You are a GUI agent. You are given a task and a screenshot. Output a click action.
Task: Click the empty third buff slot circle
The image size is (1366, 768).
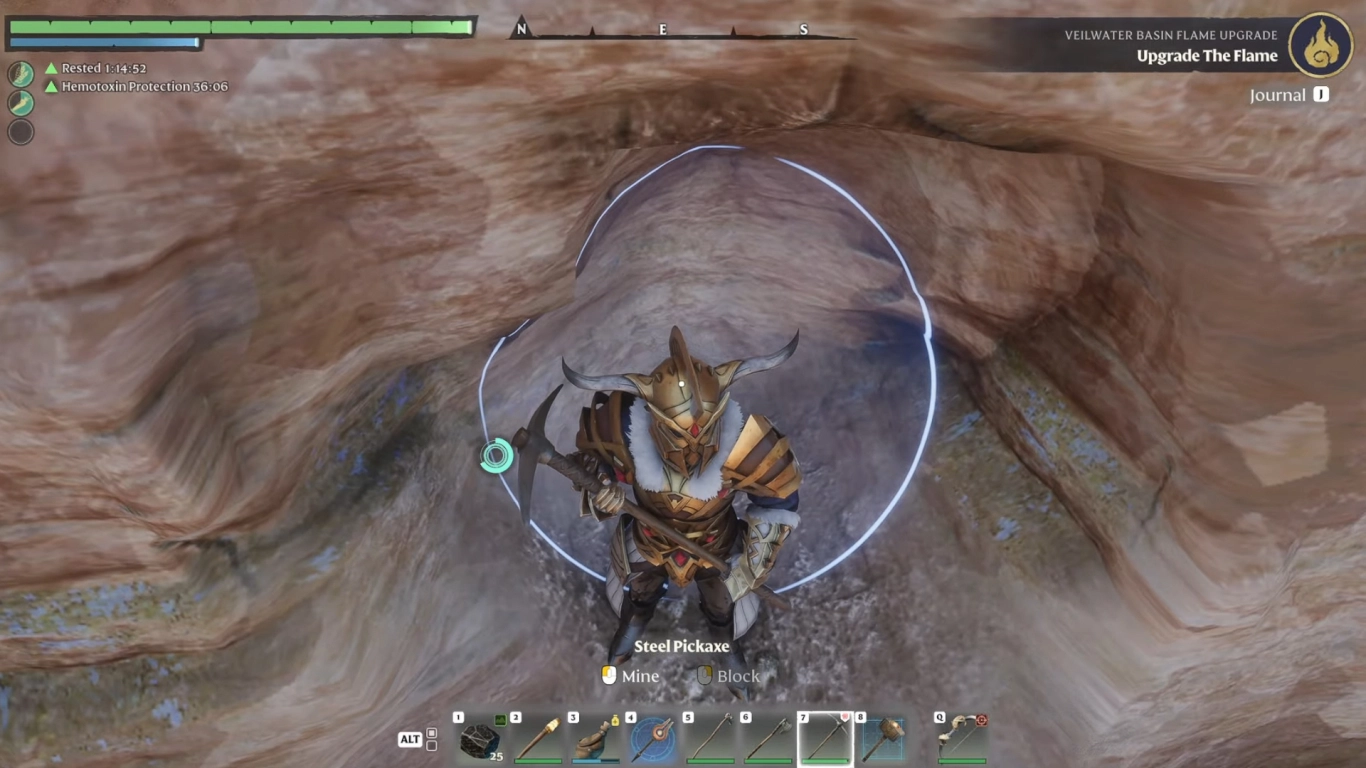(x=20, y=132)
